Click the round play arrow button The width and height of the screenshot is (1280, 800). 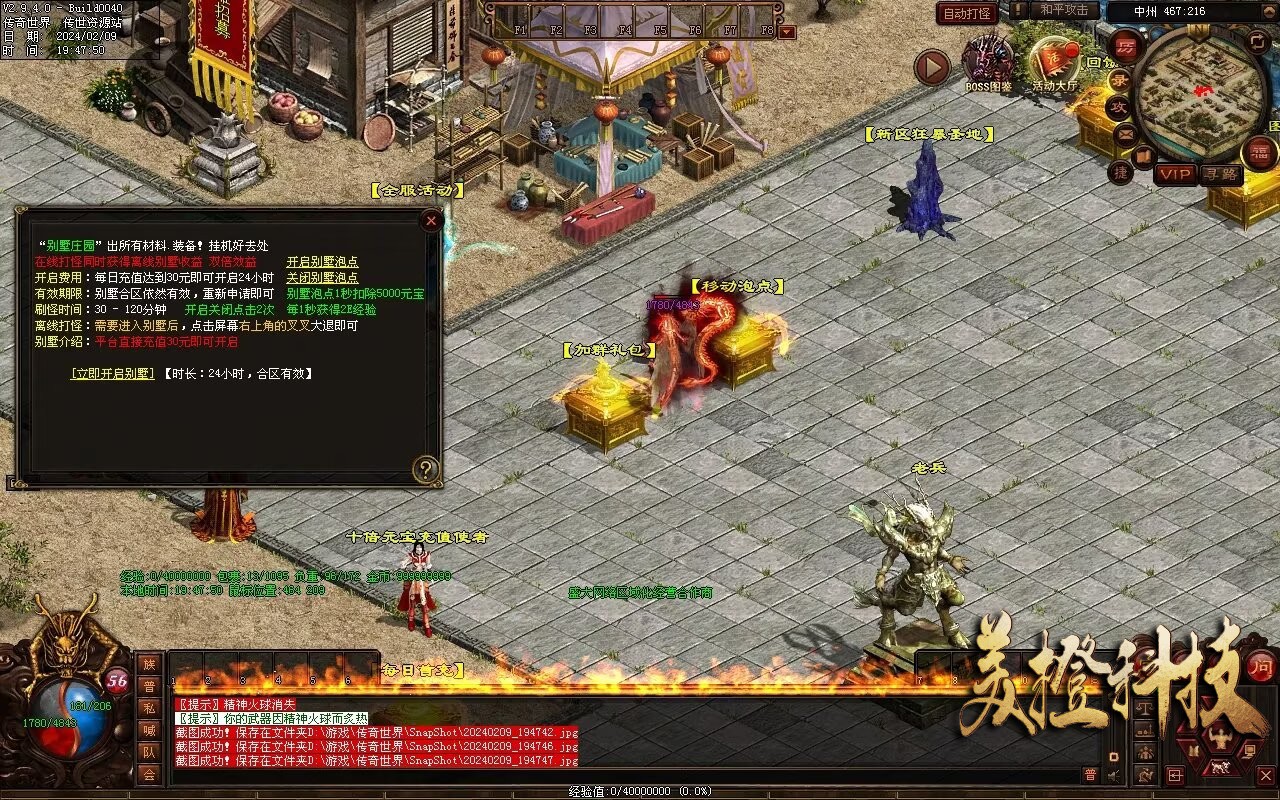pyautogui.click(x=932, y=68)
